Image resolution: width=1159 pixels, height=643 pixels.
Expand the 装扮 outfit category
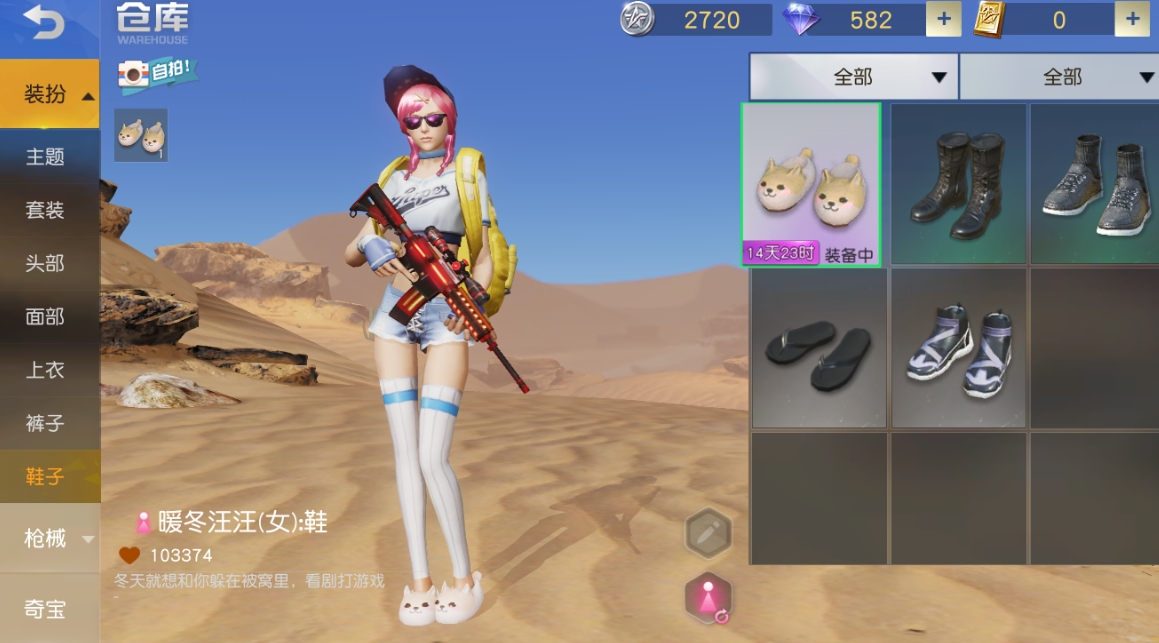tap(50, 94)
